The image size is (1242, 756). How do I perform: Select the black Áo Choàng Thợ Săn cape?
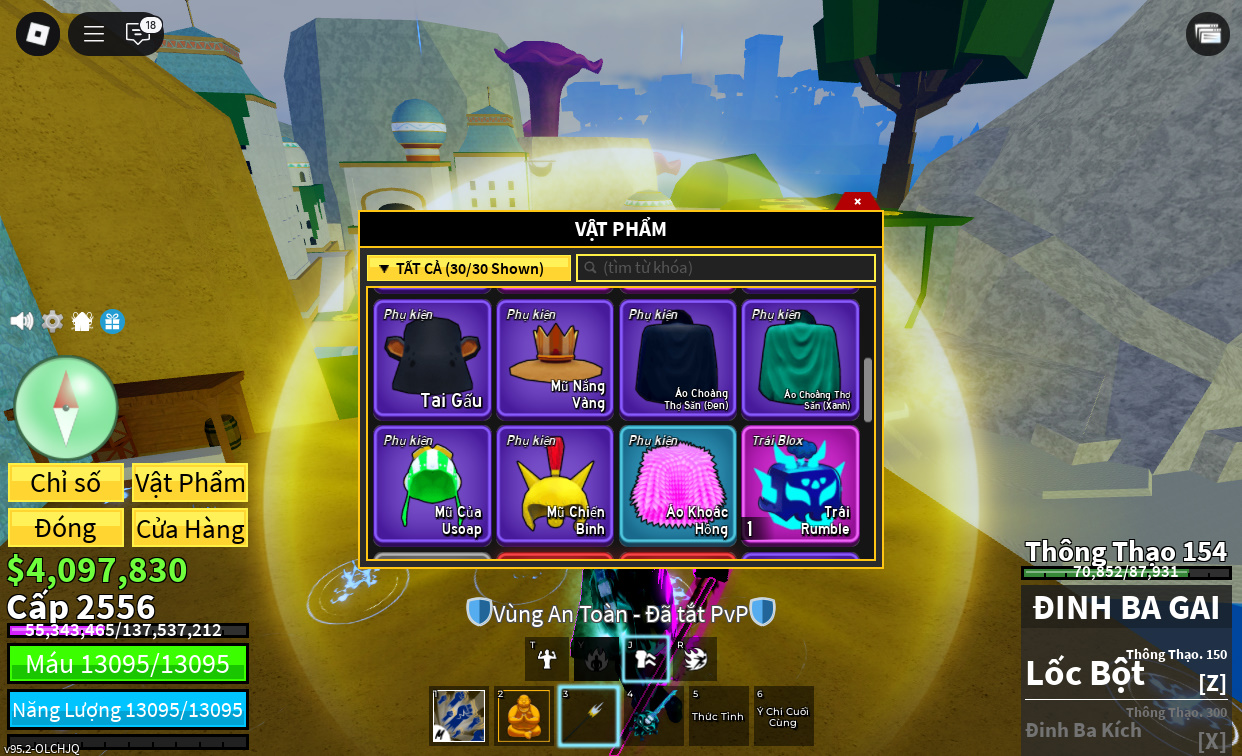click(x=678, y=358)
